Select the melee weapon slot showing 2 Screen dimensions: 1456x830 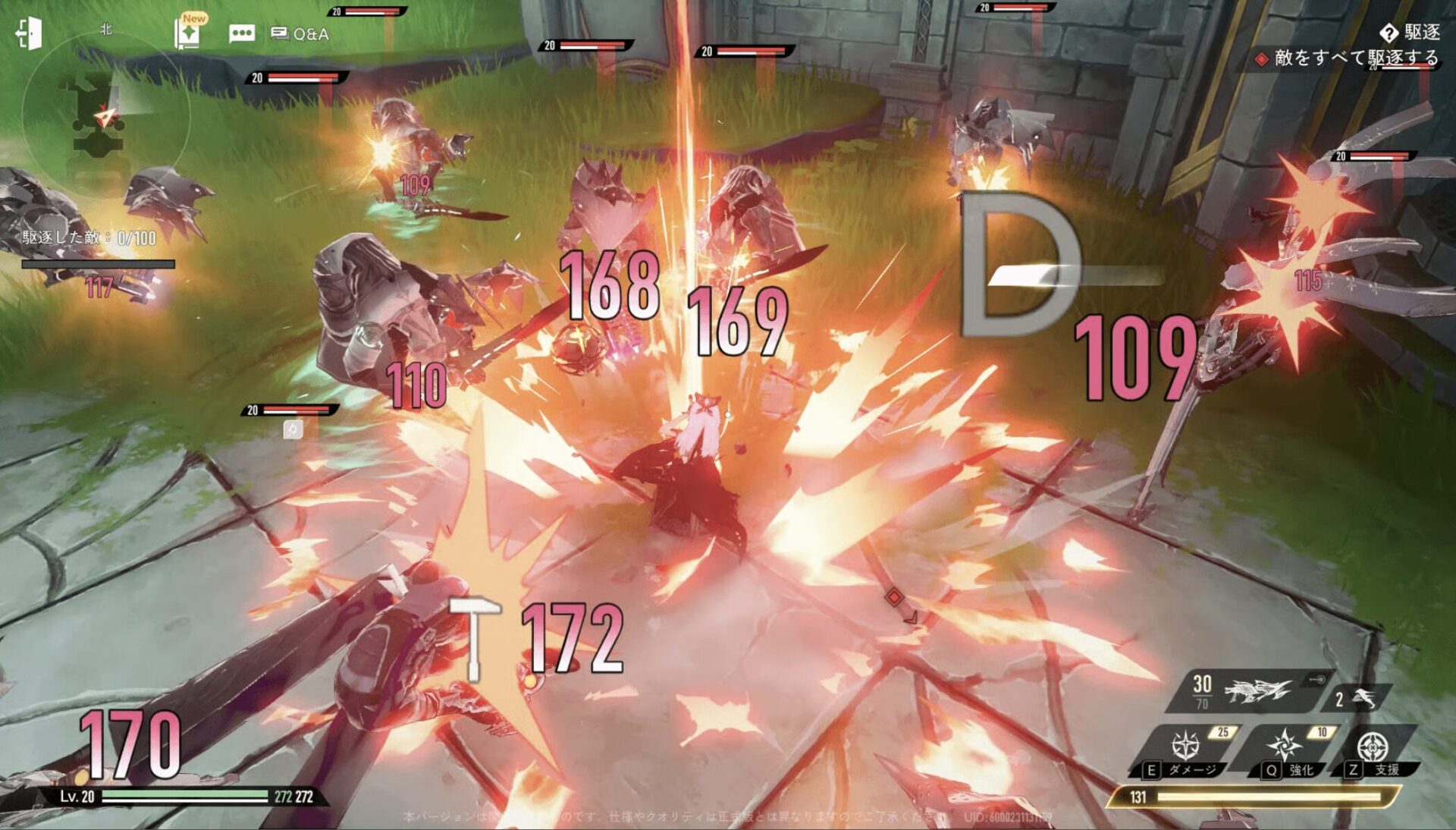1357,698
